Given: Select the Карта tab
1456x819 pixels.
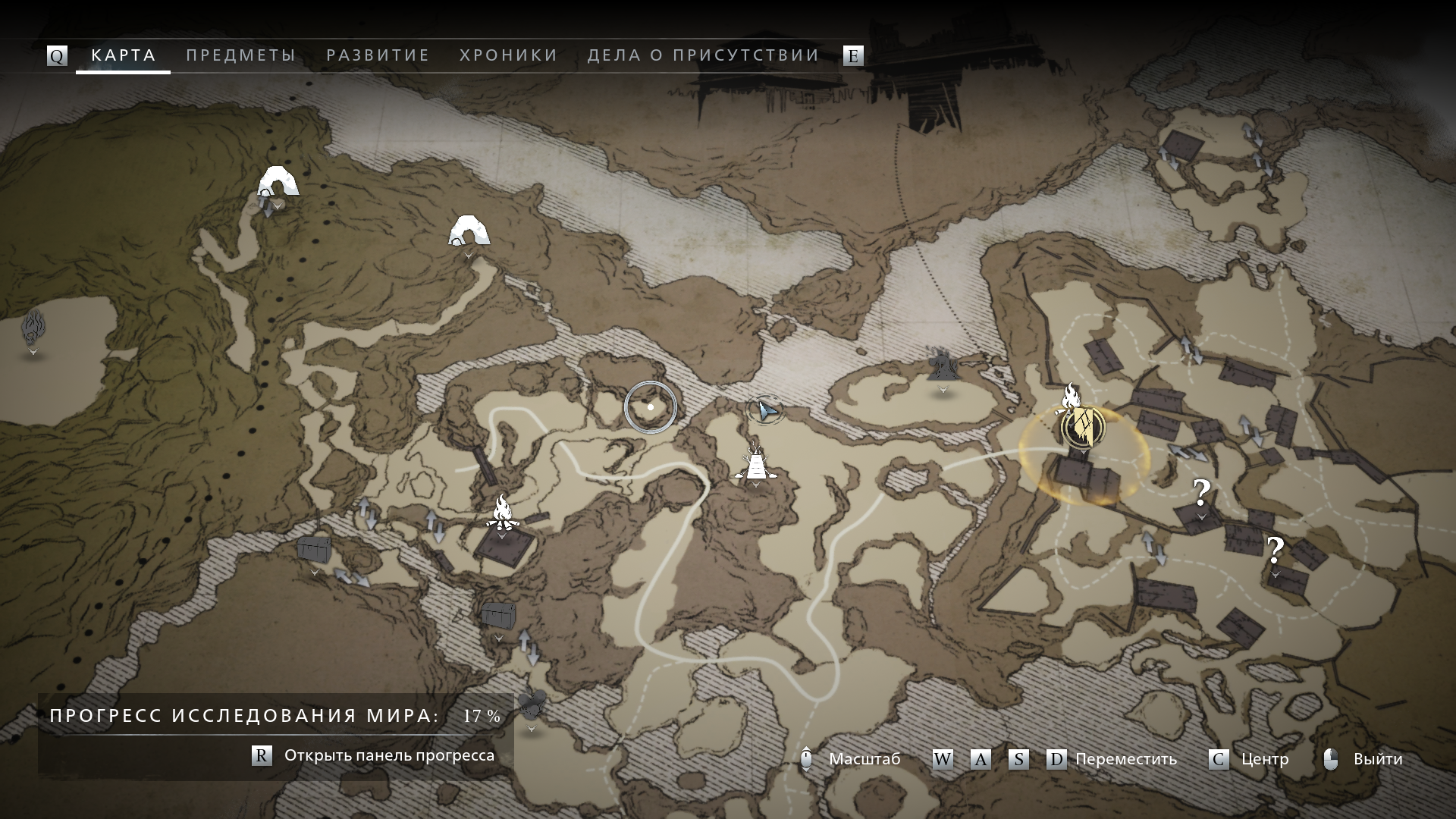Looking at the screenshot, I should point(124,55).
